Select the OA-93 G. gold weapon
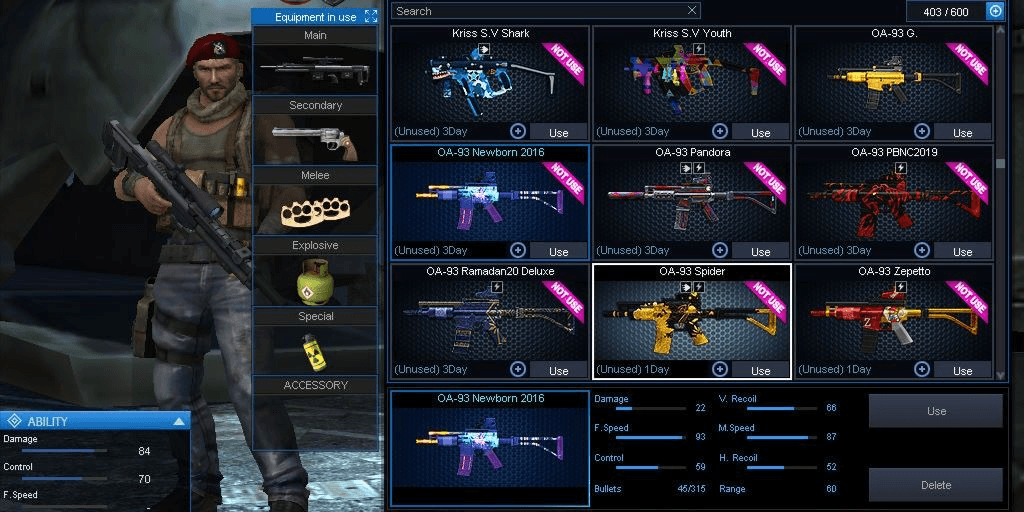This screenshot has height=512, width=1024. tap(893, 78)
